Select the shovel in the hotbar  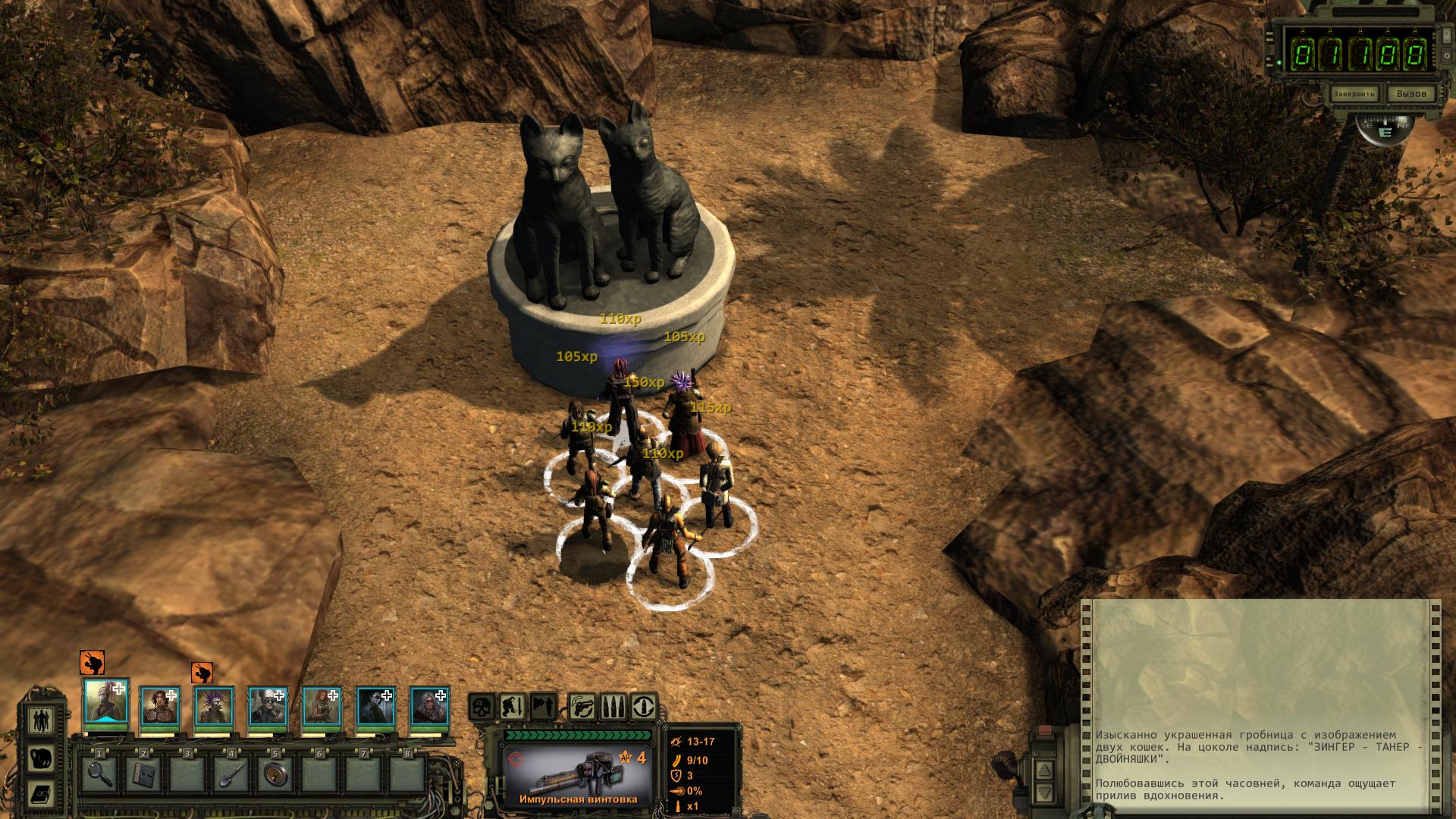[x=232, y=774]
